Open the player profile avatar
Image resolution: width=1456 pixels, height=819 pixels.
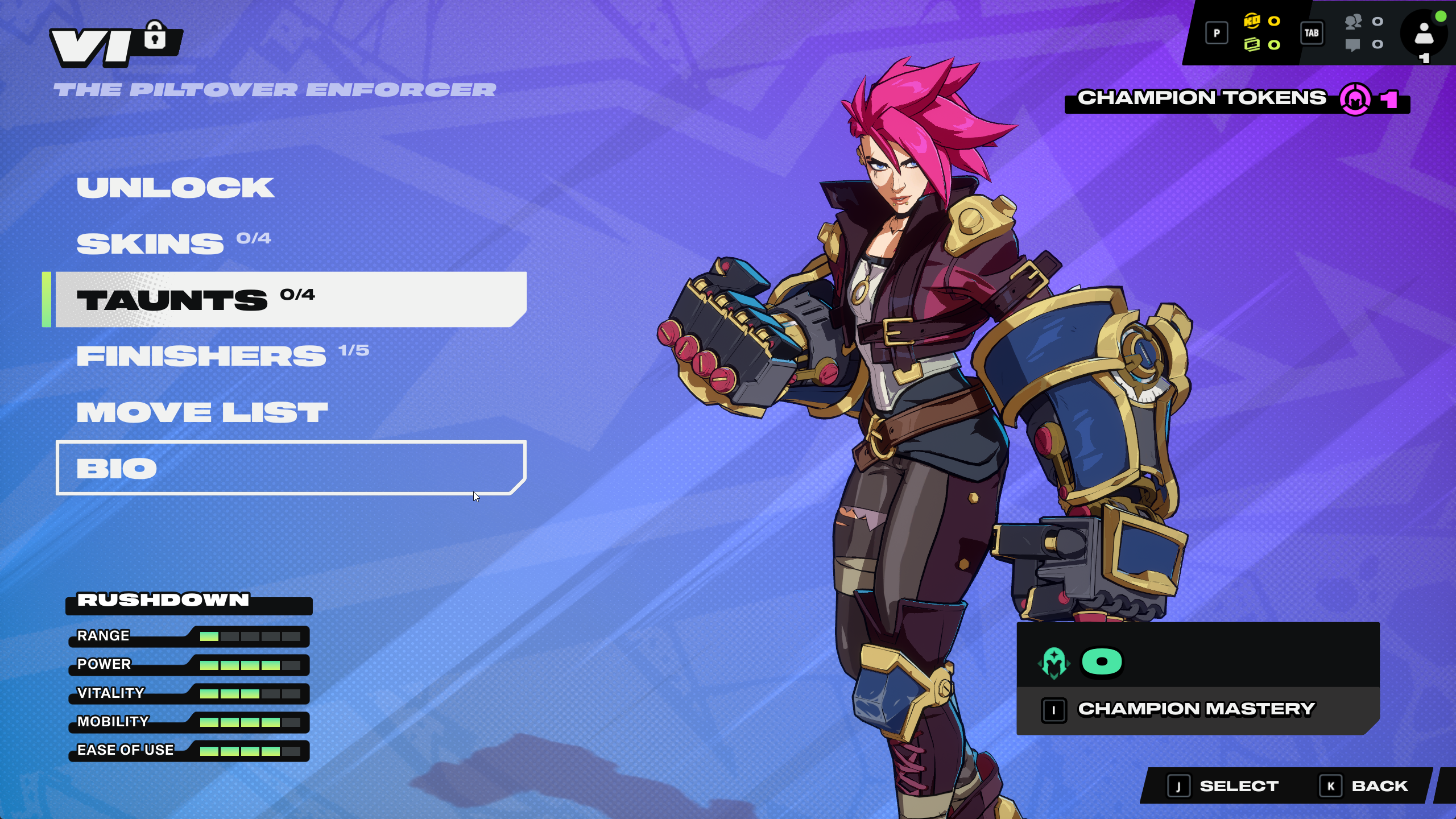pyautogui.click(x=1424, y=33)
